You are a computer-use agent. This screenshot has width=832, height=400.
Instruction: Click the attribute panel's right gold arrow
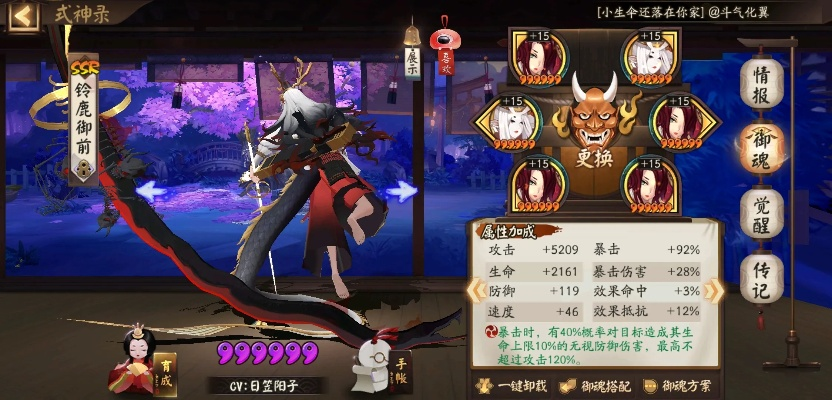click(x=714, y=290)
